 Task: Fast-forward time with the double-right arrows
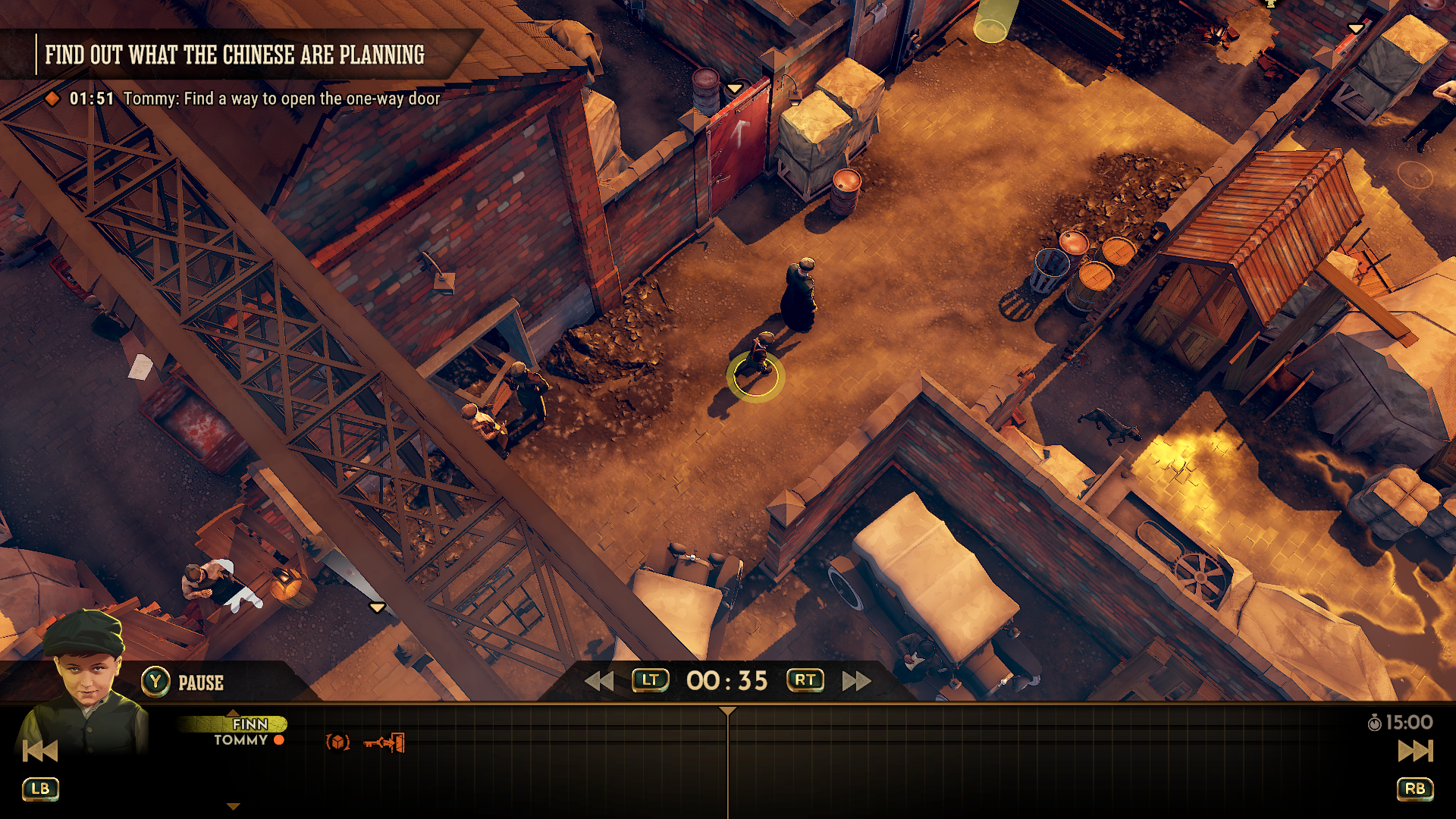[x=856, y=681]
